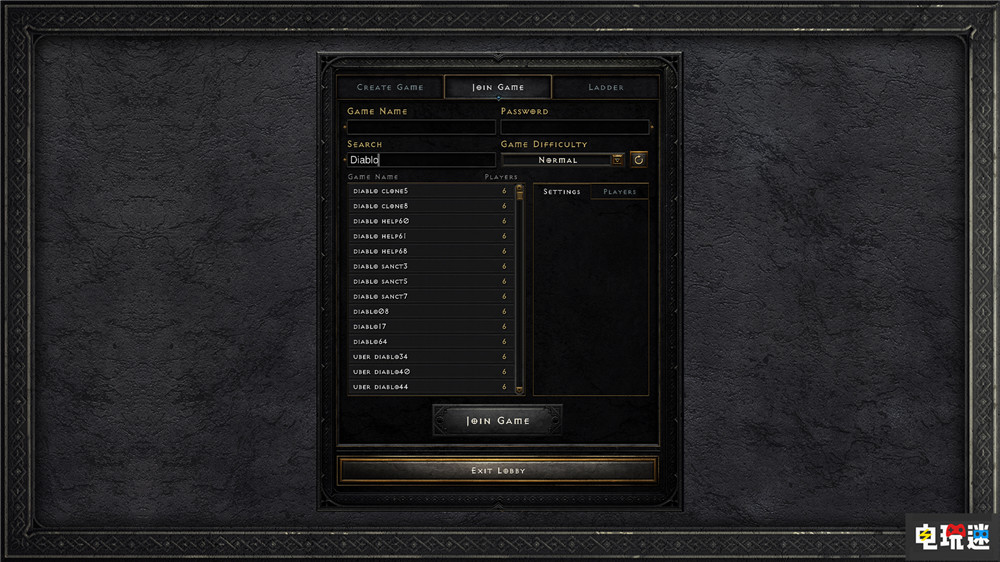Click the Search box containing Diablo

click(x=421, y=160)
